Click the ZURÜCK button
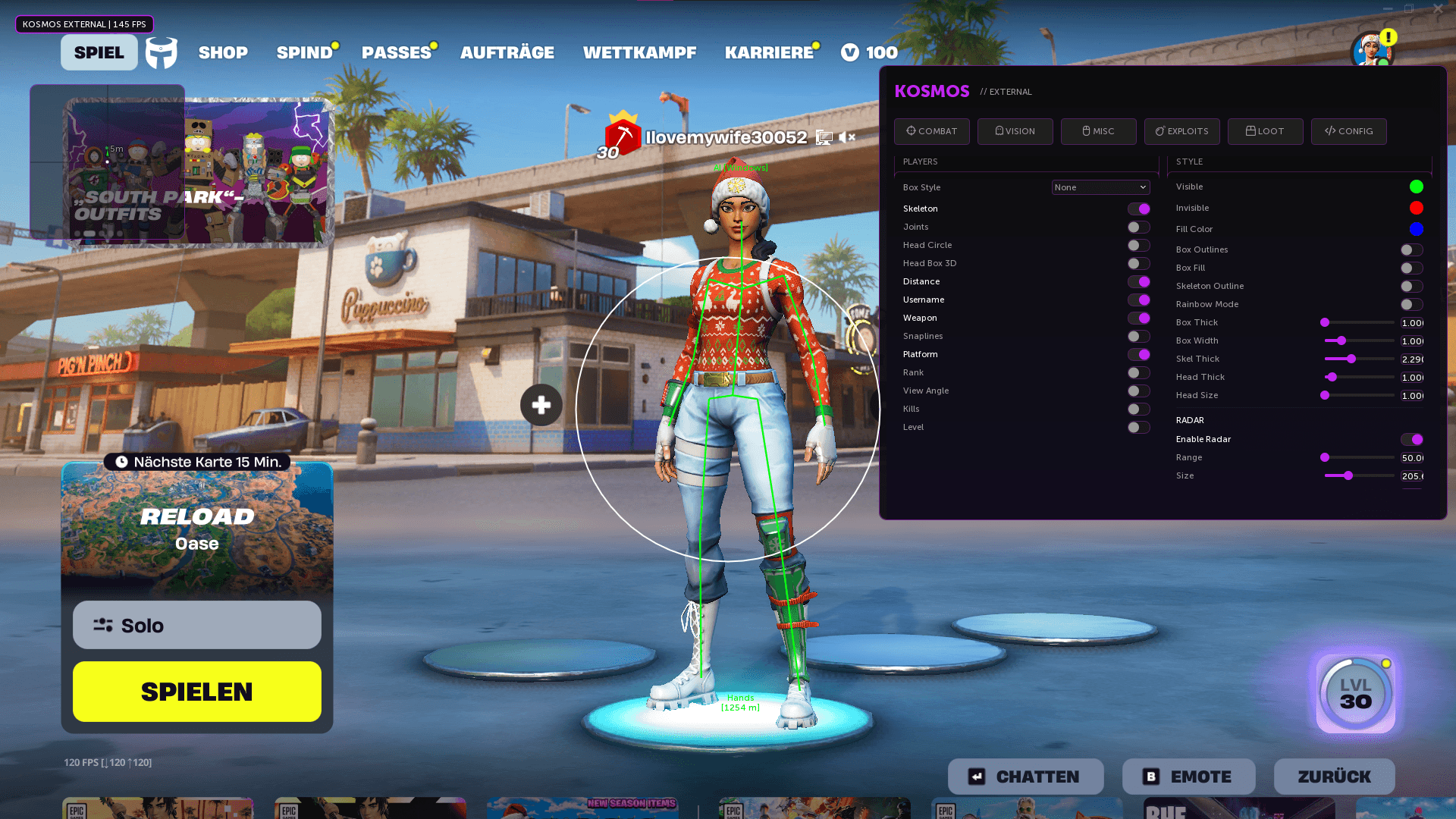Image resolution: width=1456 pixels, height=819 pixels. tap(1334, 777)
